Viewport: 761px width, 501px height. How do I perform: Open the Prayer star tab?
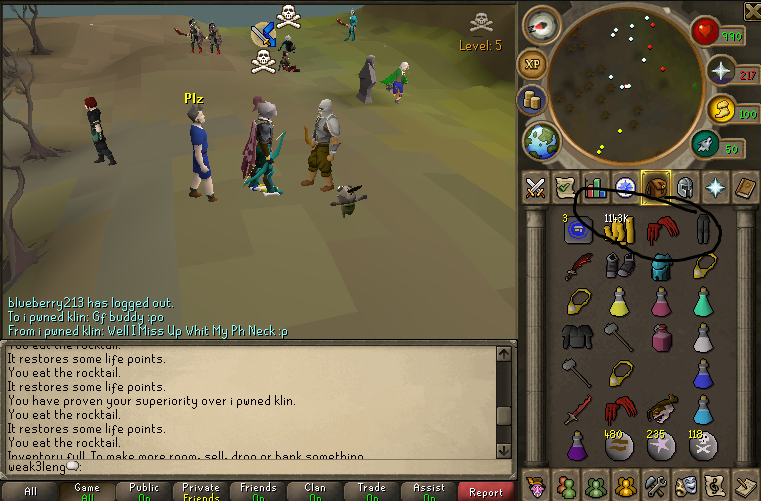coord(716,187)
